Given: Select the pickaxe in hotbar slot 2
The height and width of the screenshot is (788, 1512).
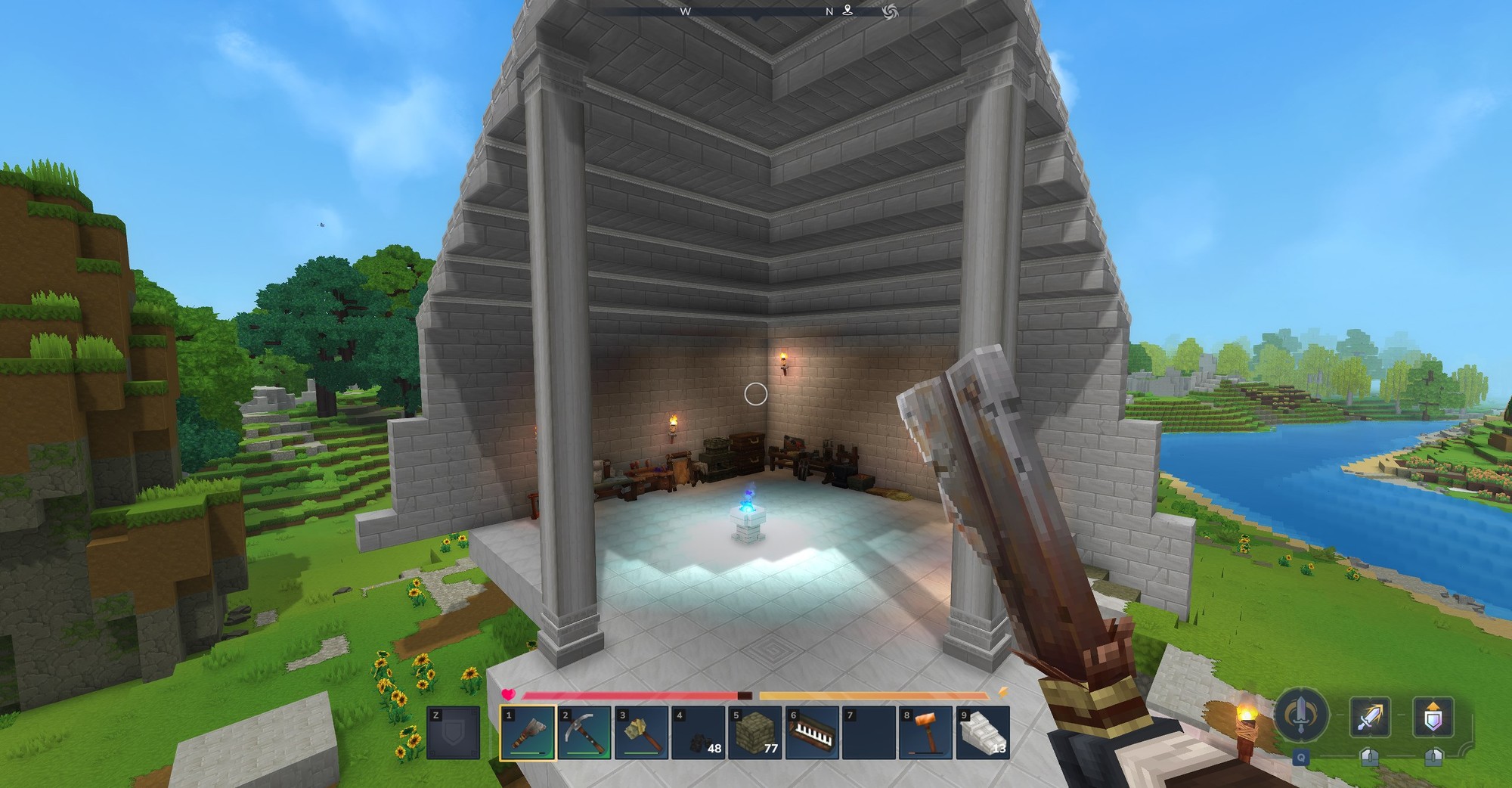Looking at the screenshot, I should click(584, 733).
